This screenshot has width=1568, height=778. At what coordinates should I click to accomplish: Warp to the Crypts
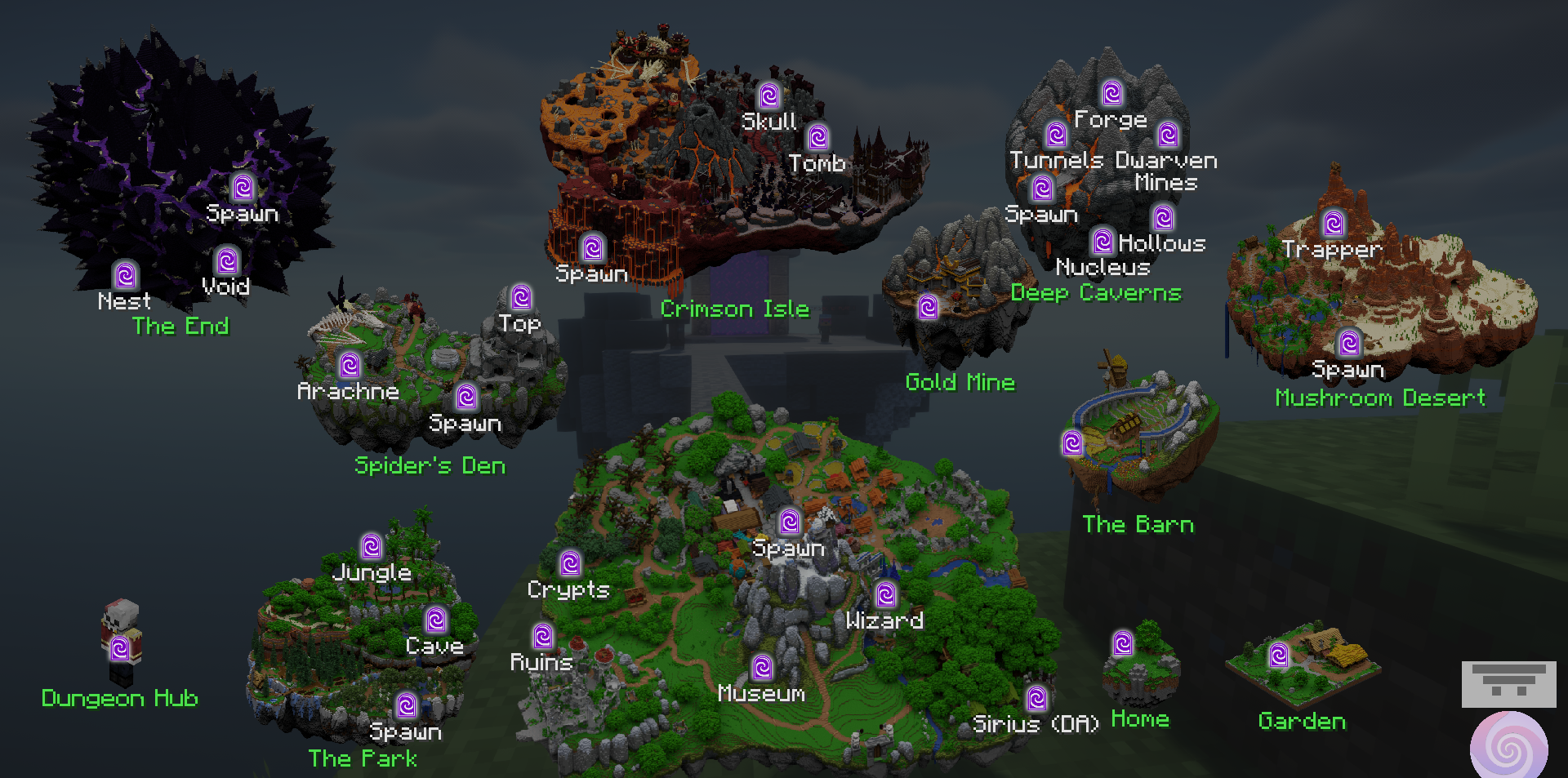click(570, 562)
